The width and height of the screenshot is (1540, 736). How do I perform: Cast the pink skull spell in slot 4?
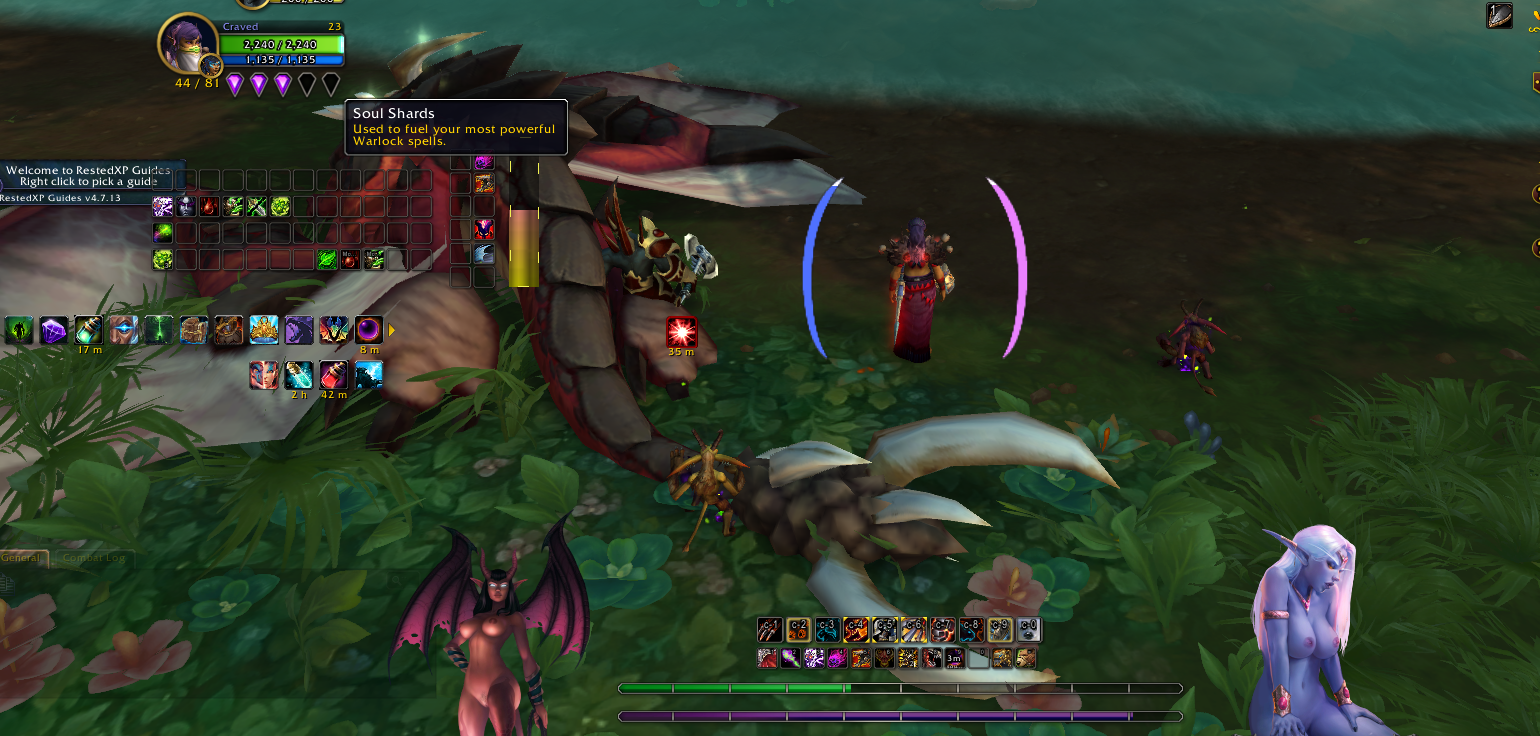pos(837,658)
